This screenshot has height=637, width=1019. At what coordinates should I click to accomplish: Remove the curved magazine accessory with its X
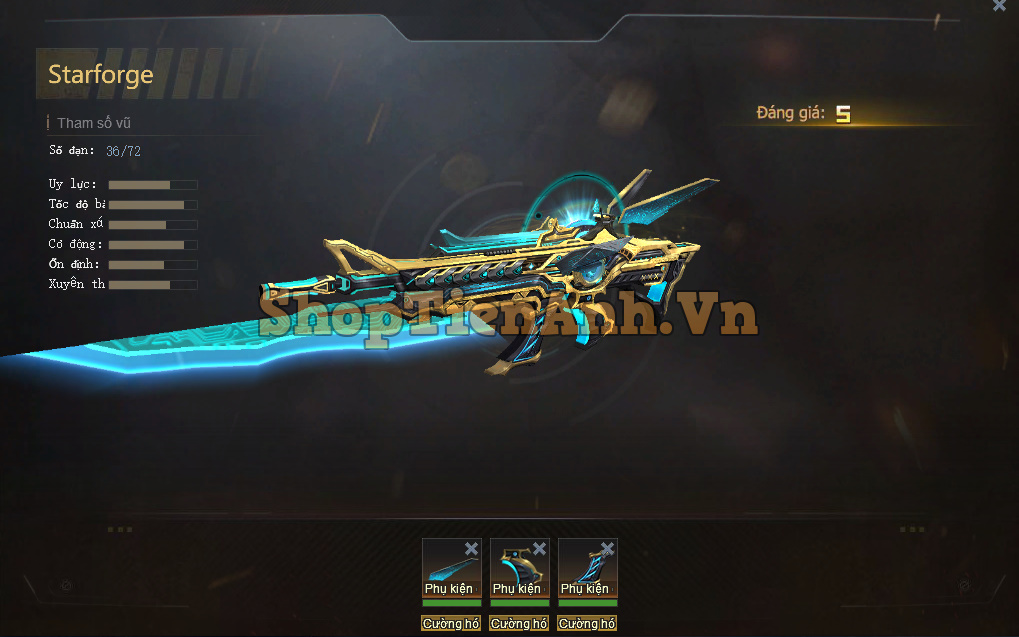(x=539, y=549)
